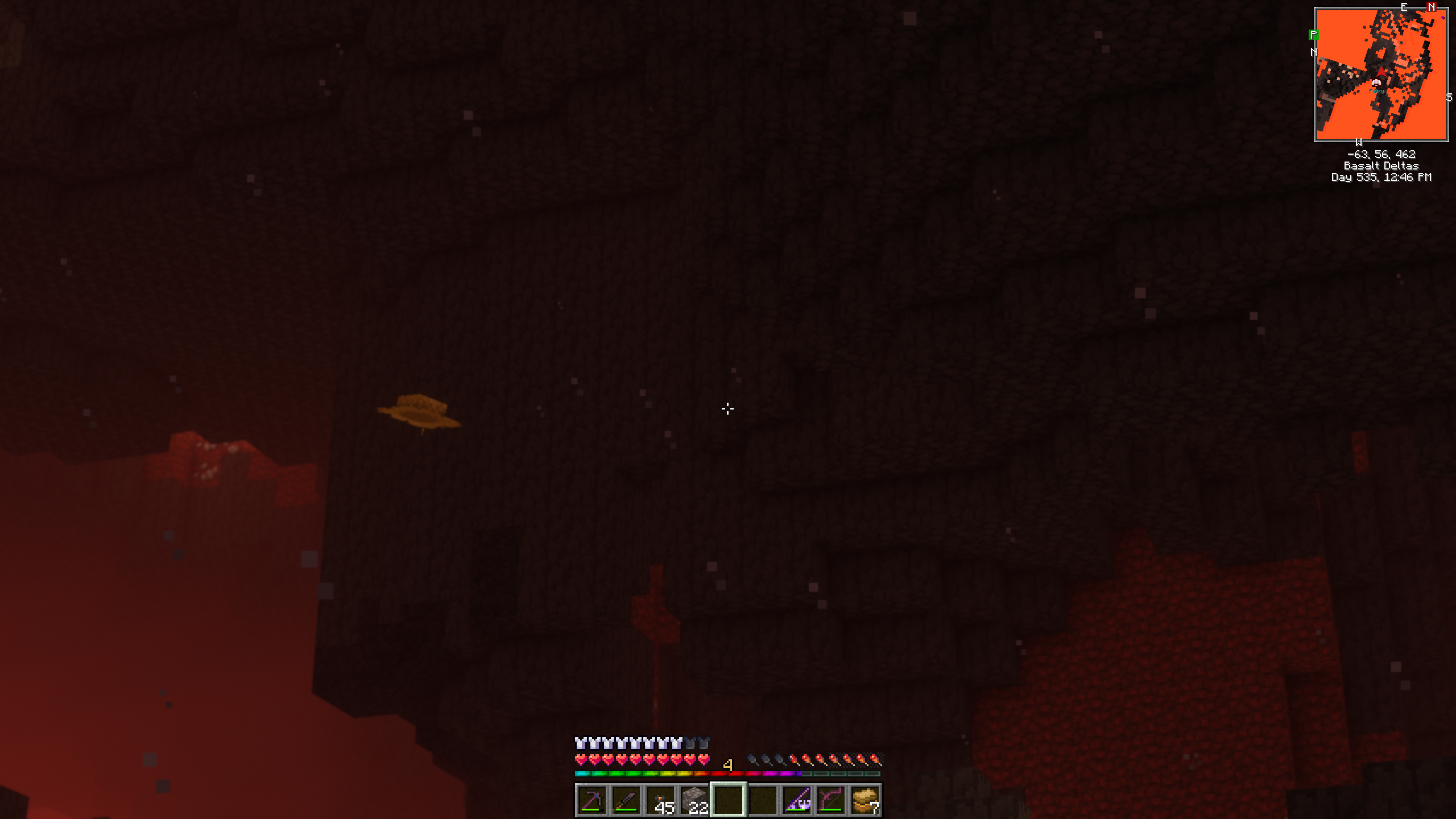Screen dimensions: 1456x819
Task: Select the netherite pickaxe hotbar slot
Action: click(x=591, y=800)
